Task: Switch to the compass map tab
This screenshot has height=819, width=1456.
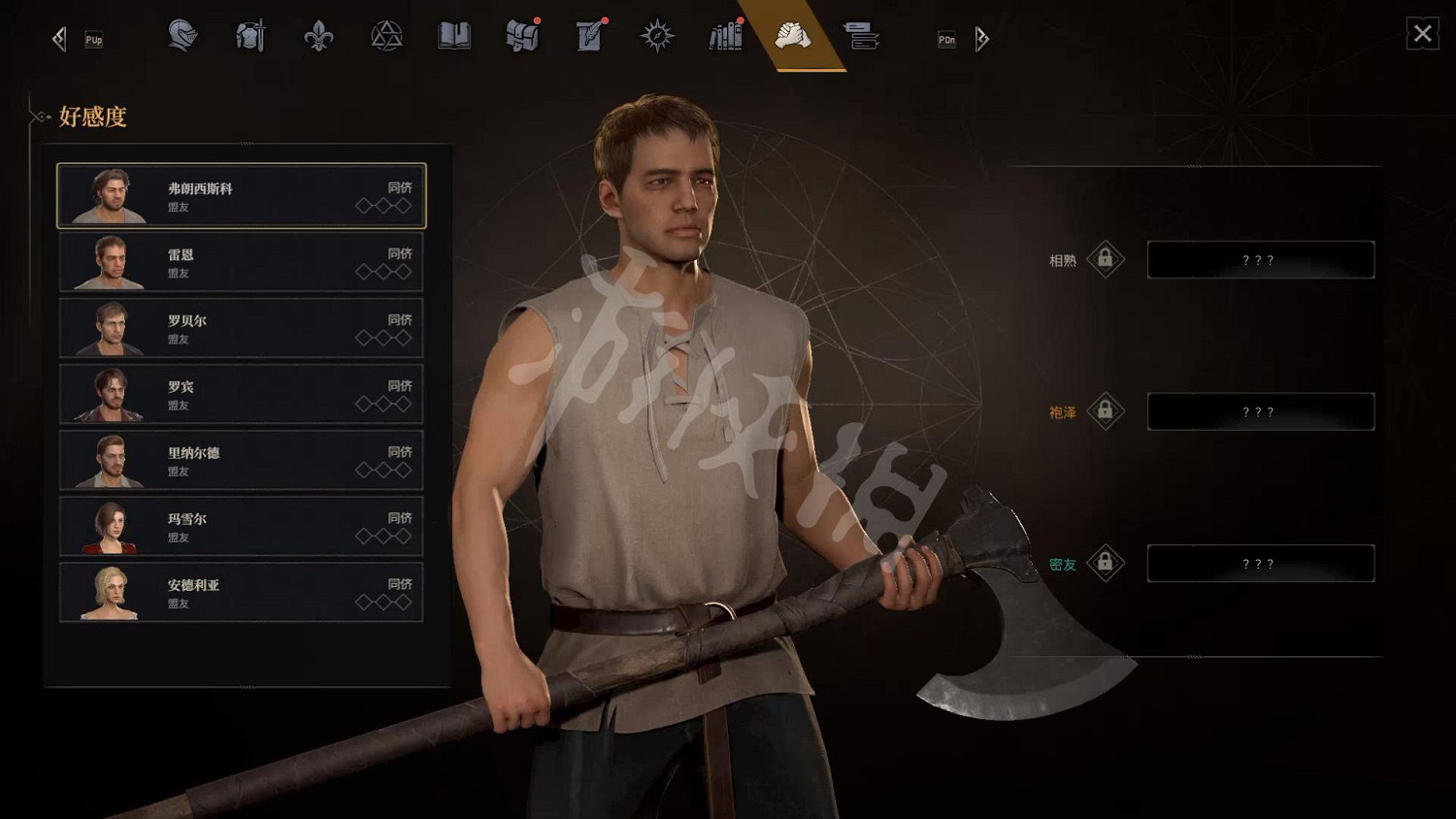Action: [x=657, y=37]
